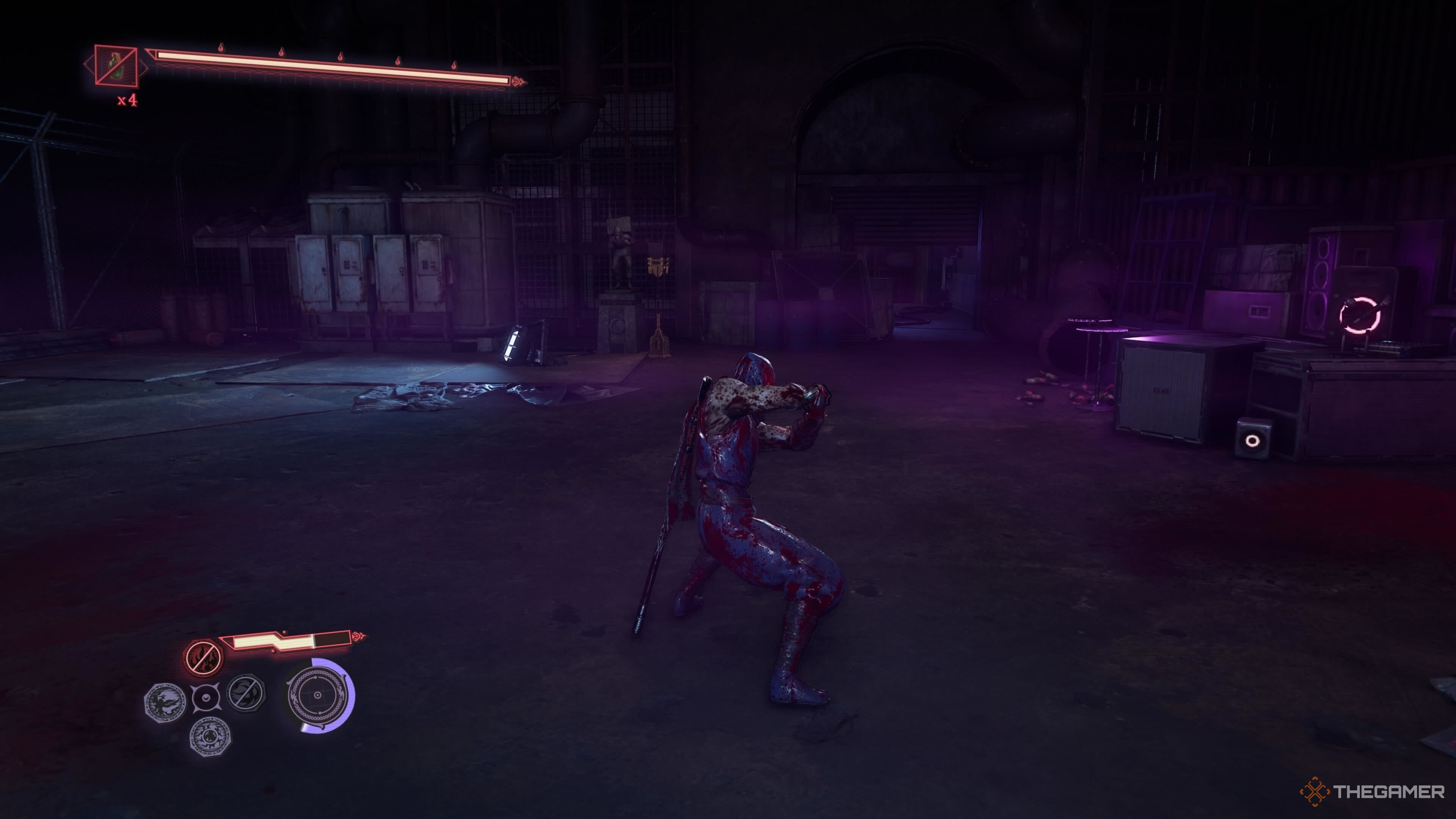Click the first flame marker above the health bar
This screenshot has height=819, width=1456.
coord(221,48)
